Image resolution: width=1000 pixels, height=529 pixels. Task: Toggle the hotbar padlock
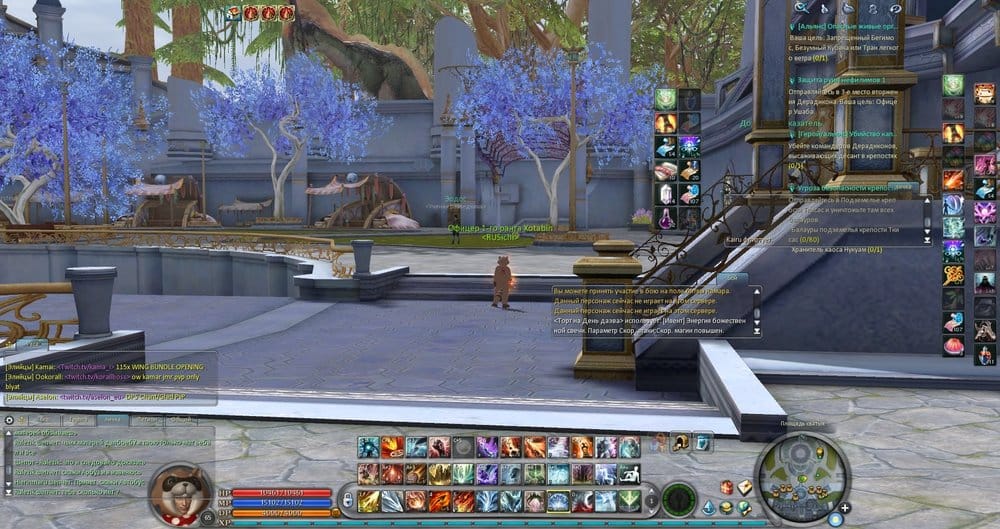pyautogui.click(x=347, y=499)
